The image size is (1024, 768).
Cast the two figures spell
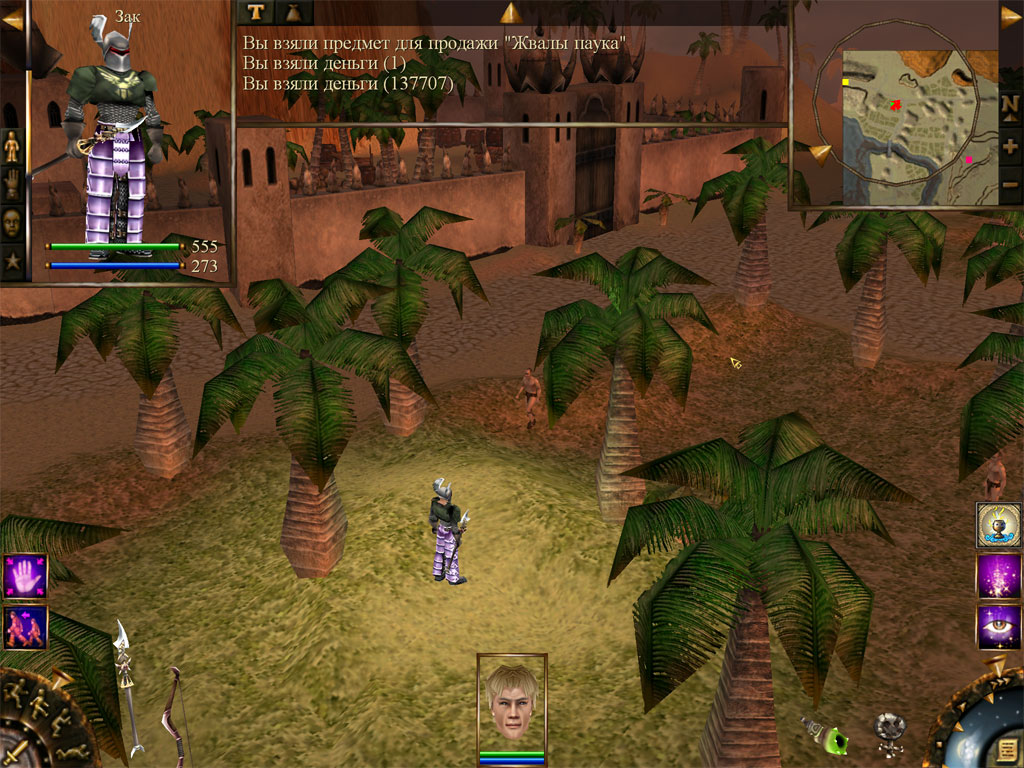click(25, 628)
